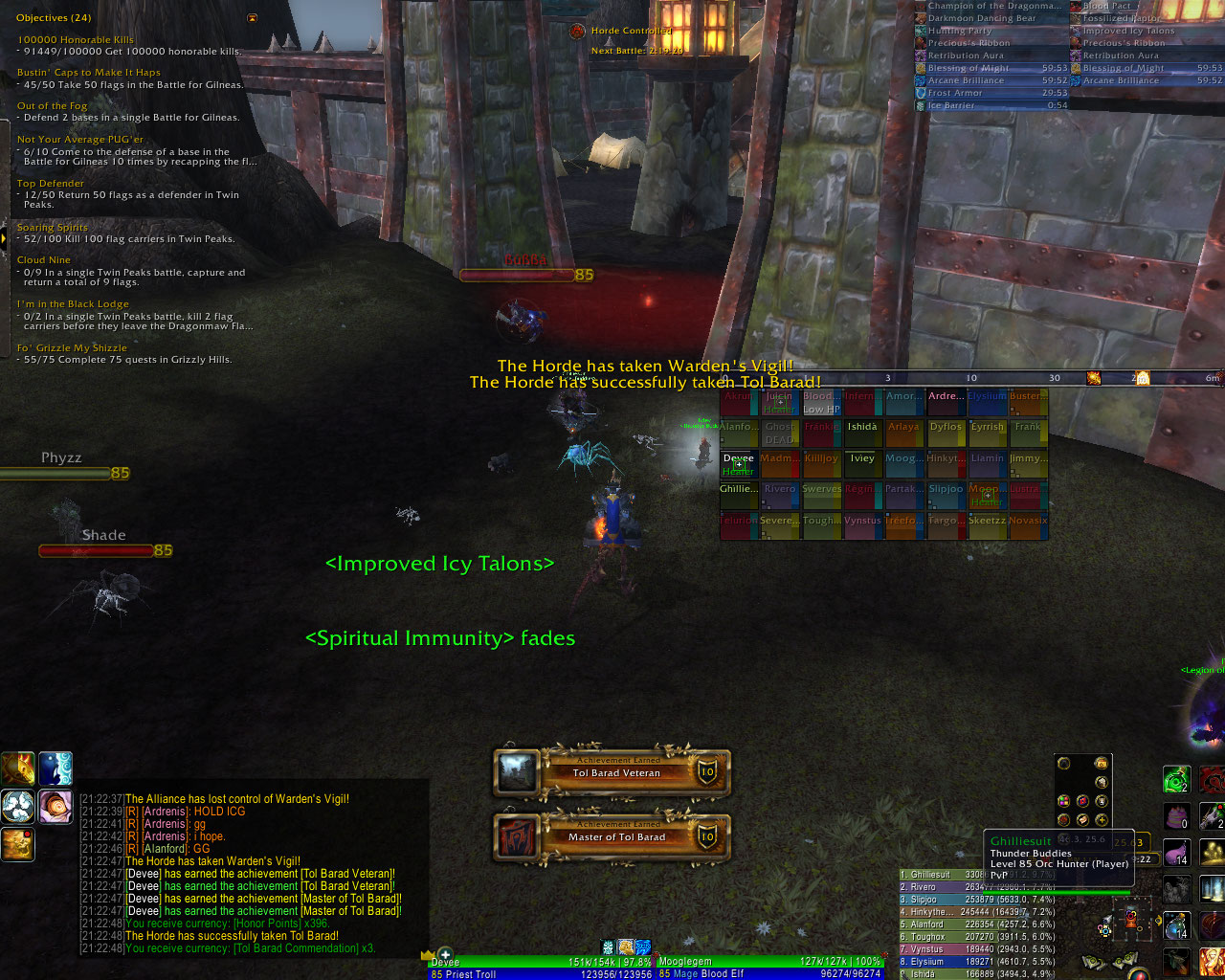Open the 100000 Honorable Kills objective
The height and width of the screenshot is (980, 1225).
coord(76,40)
